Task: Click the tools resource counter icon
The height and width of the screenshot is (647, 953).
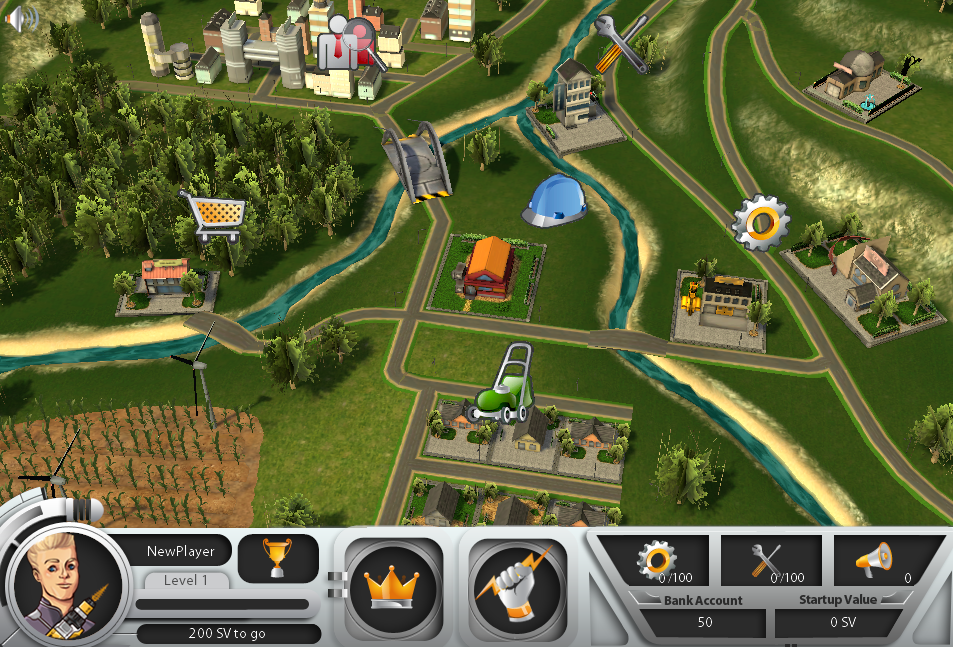Action: click(x=771, y=561)
